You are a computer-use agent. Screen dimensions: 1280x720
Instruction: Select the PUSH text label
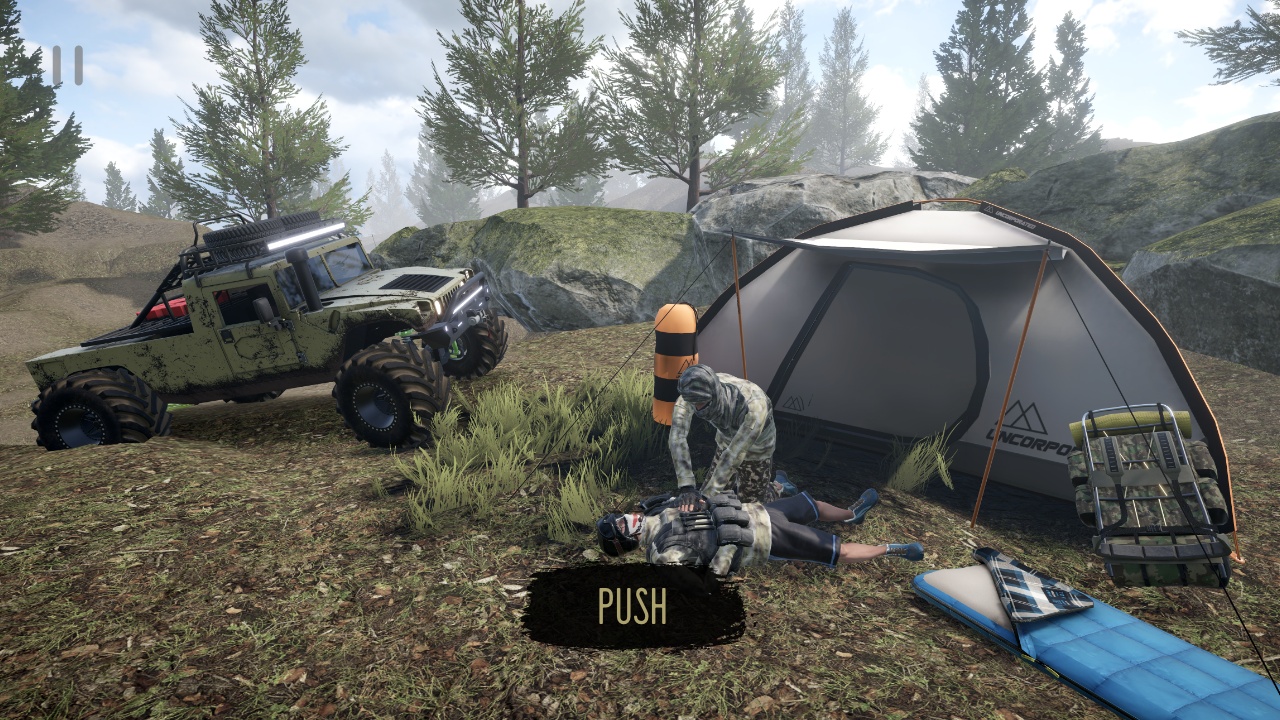[x=632, y=604]
